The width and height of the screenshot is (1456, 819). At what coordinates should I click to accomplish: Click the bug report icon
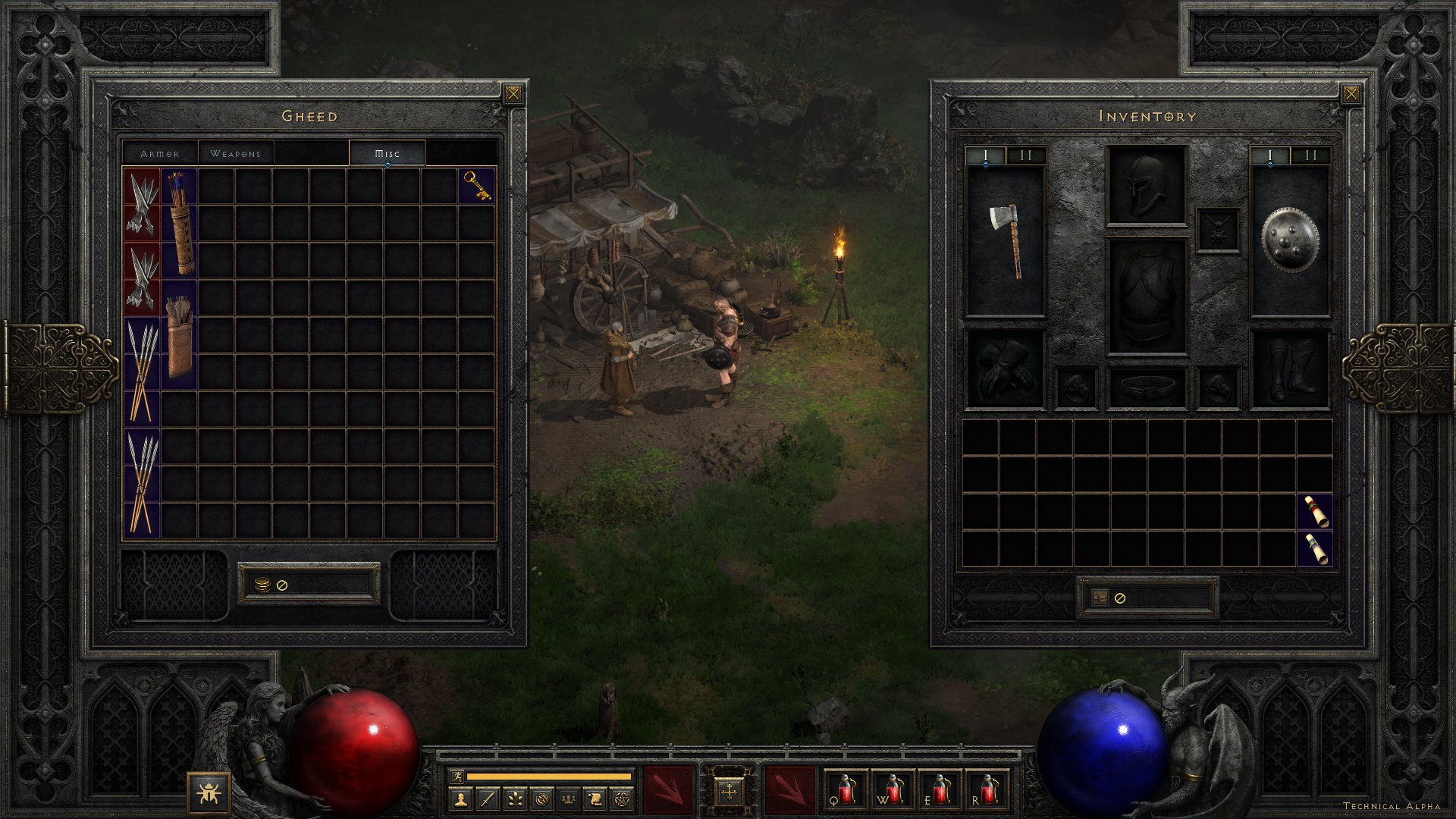point(209,793)
